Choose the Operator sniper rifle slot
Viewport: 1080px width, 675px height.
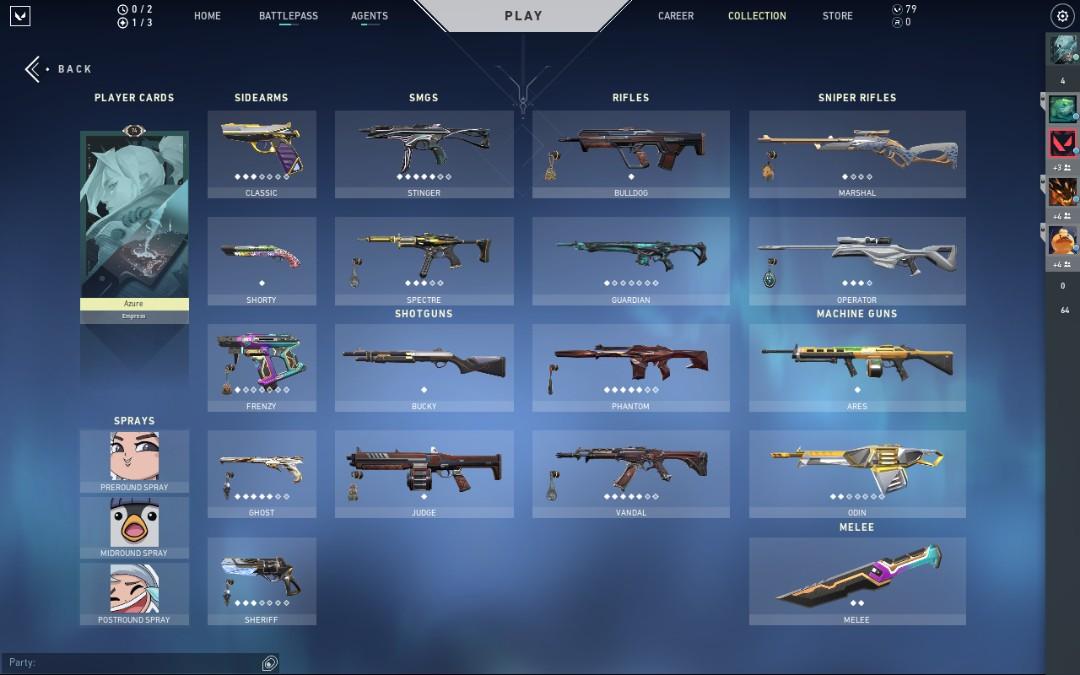(857, 260)
